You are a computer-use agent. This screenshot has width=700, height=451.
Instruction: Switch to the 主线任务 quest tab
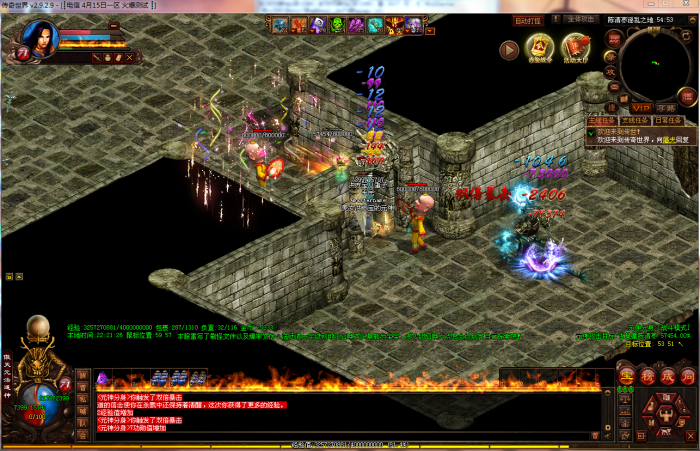coord(598,119)
